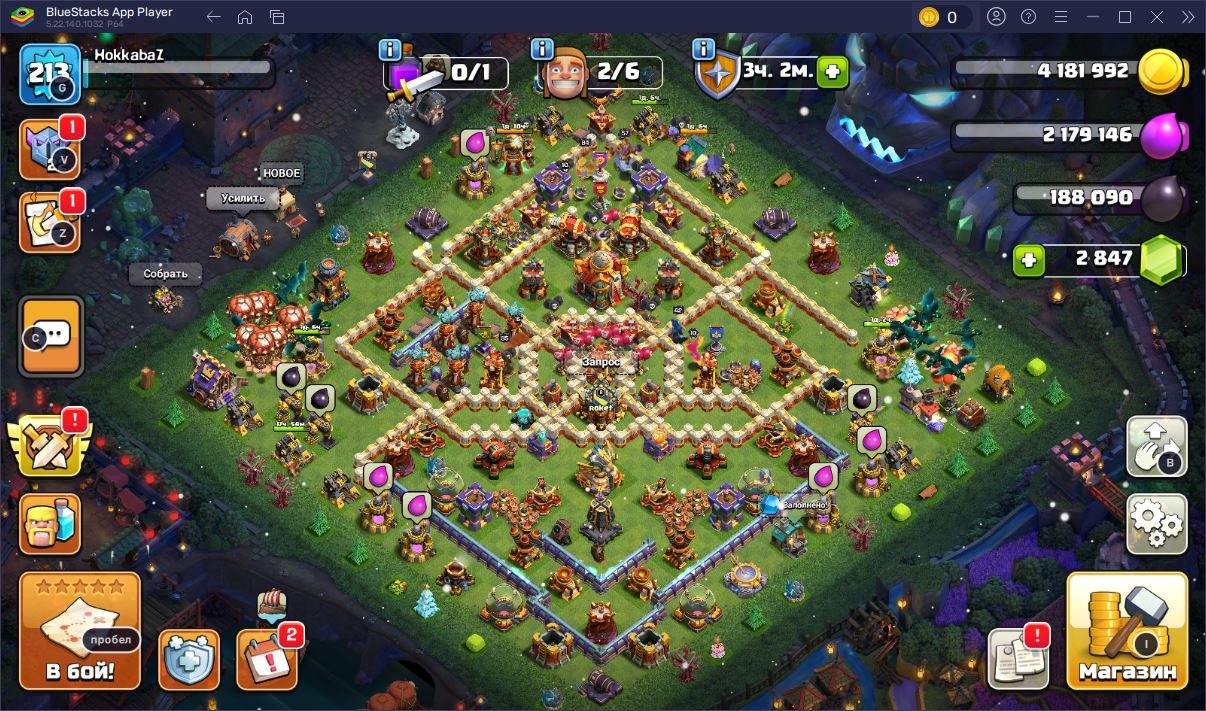Open the scroll icon with red badge

click(x=50, y=223)
